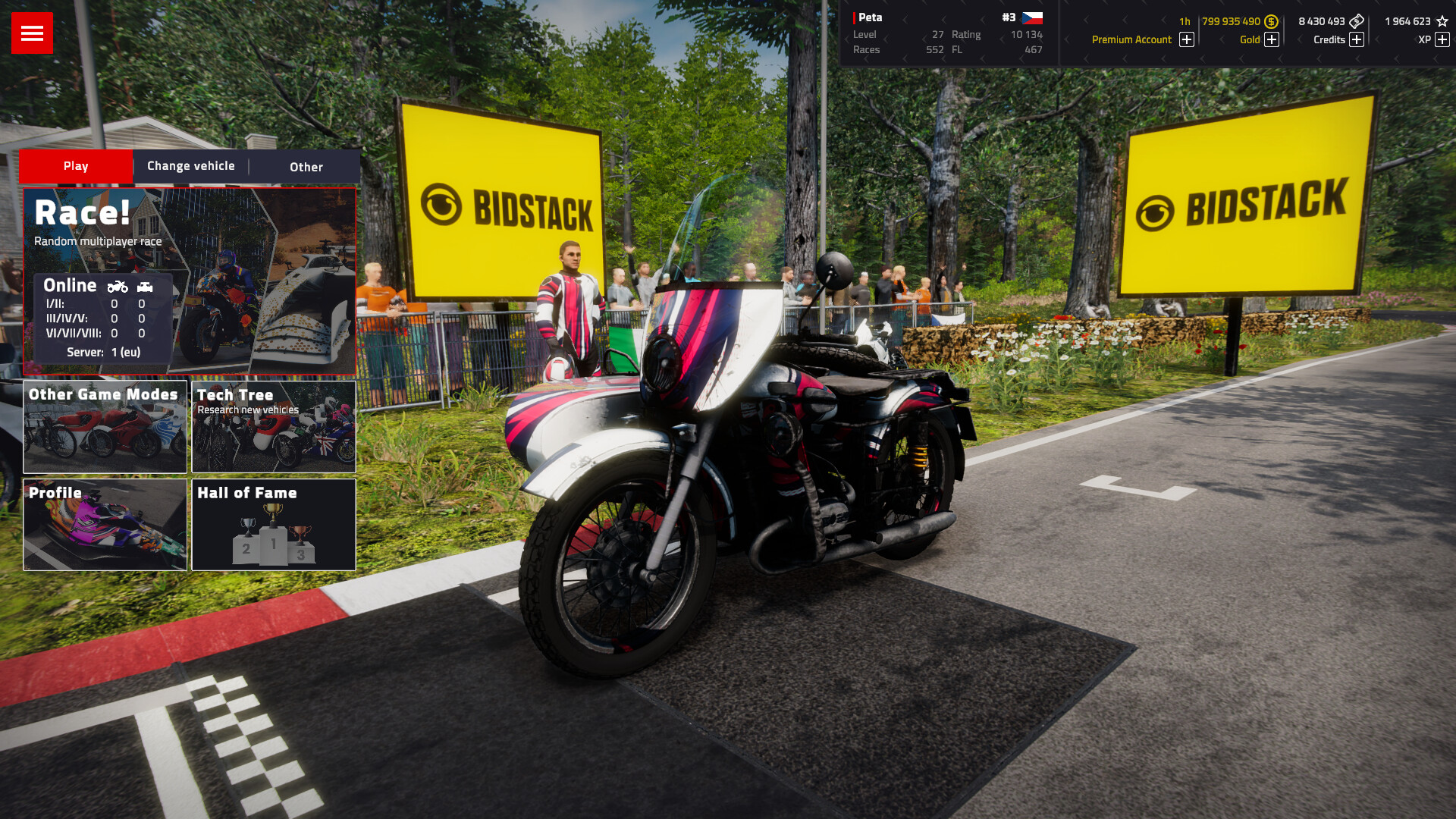Open Premium Account purchase with the plus button
The width and height of the screenshot is (1456, 819).
pyautogui.click(x=1186, y=39)
